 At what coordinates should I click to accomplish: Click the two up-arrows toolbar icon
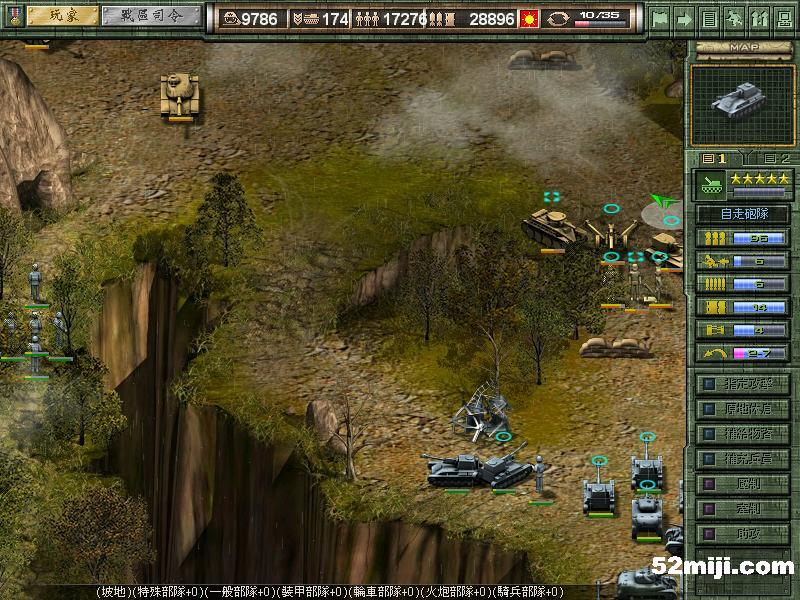(x=758, y=18)
